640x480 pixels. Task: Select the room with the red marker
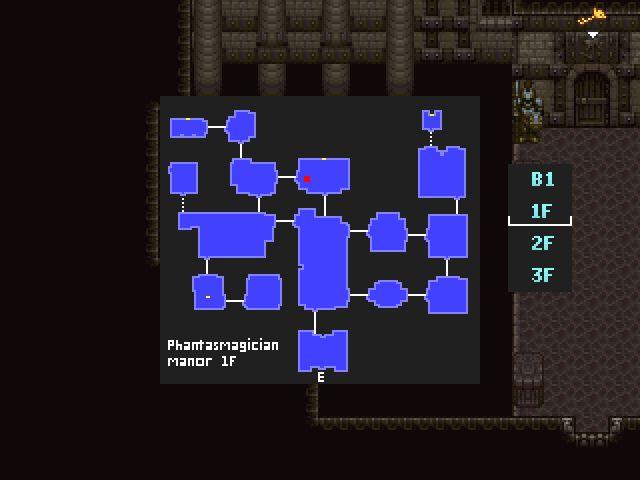click(323, 175)
